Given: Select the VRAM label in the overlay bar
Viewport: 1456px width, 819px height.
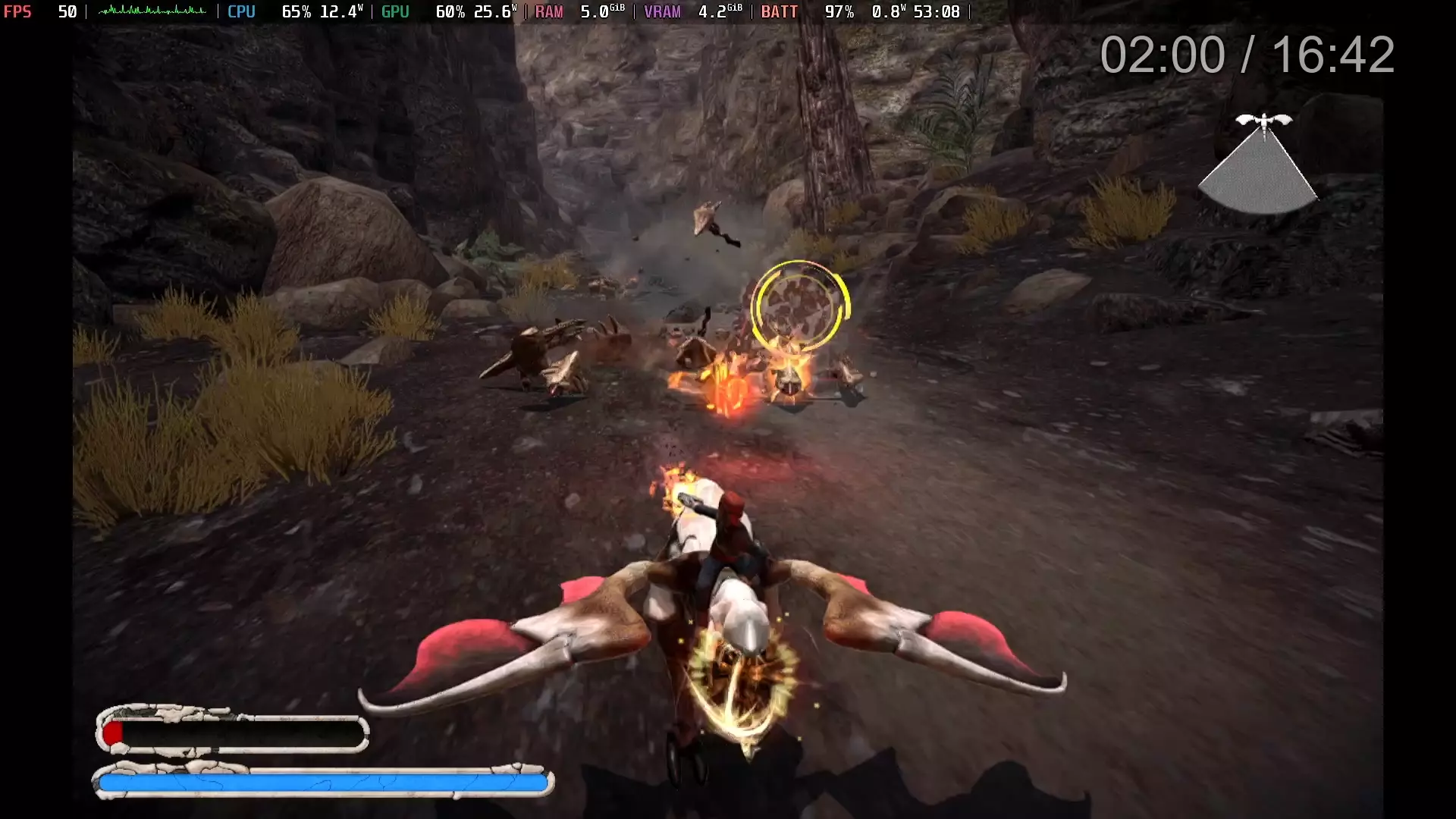Looking at the screenshot, I should [661, 12].
